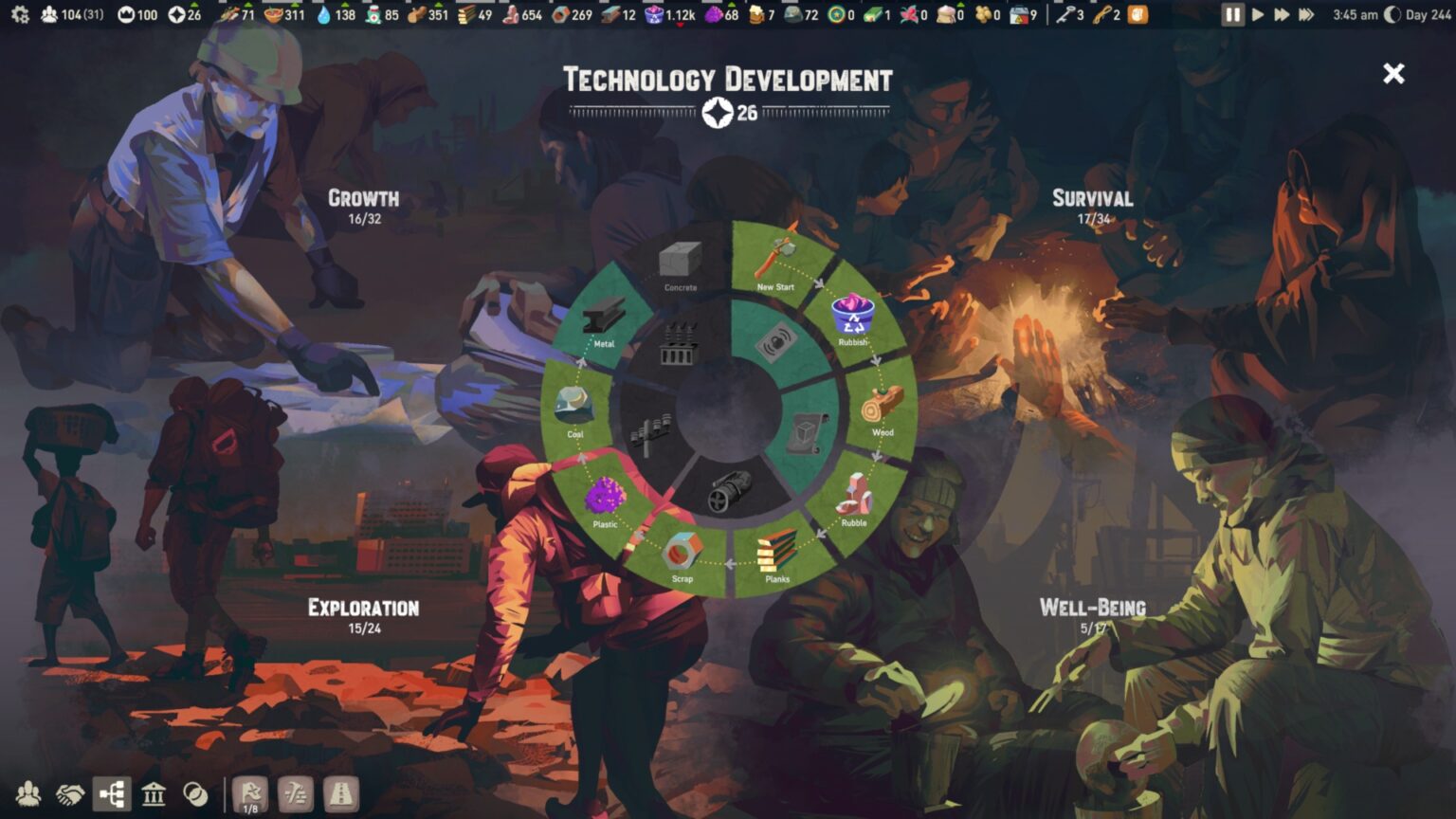Enable triple-speed game time

1308,15
